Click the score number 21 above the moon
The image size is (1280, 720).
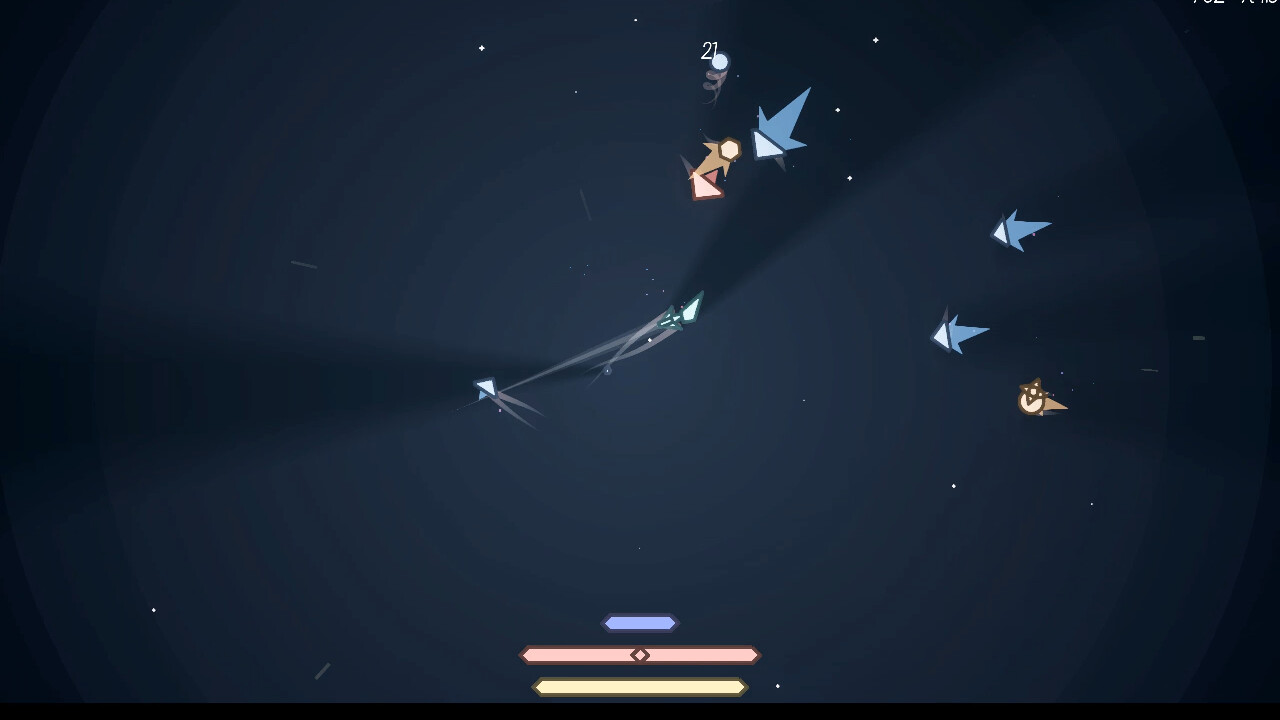coord(710,50)
